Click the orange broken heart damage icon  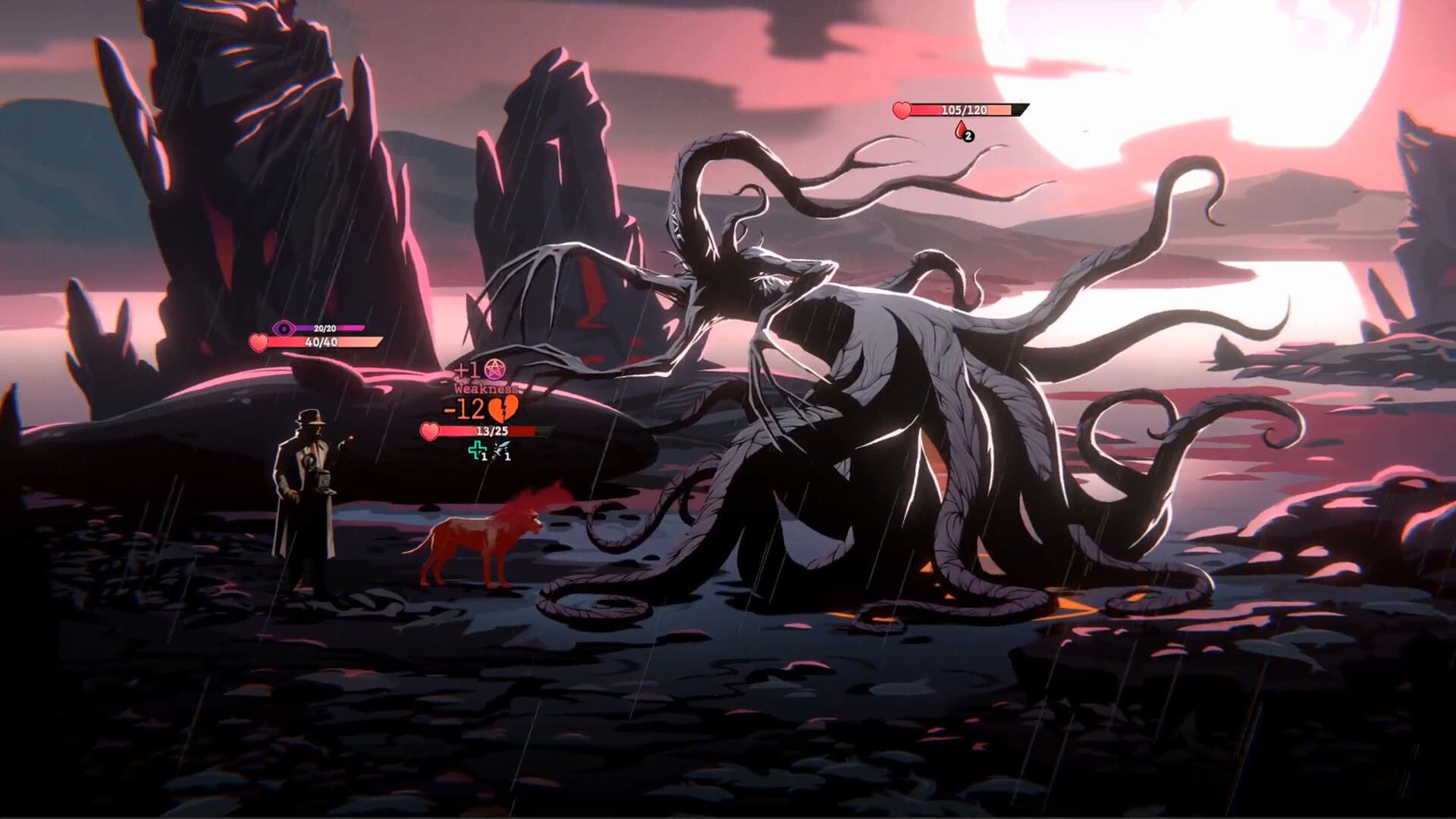tap(503, 409)
